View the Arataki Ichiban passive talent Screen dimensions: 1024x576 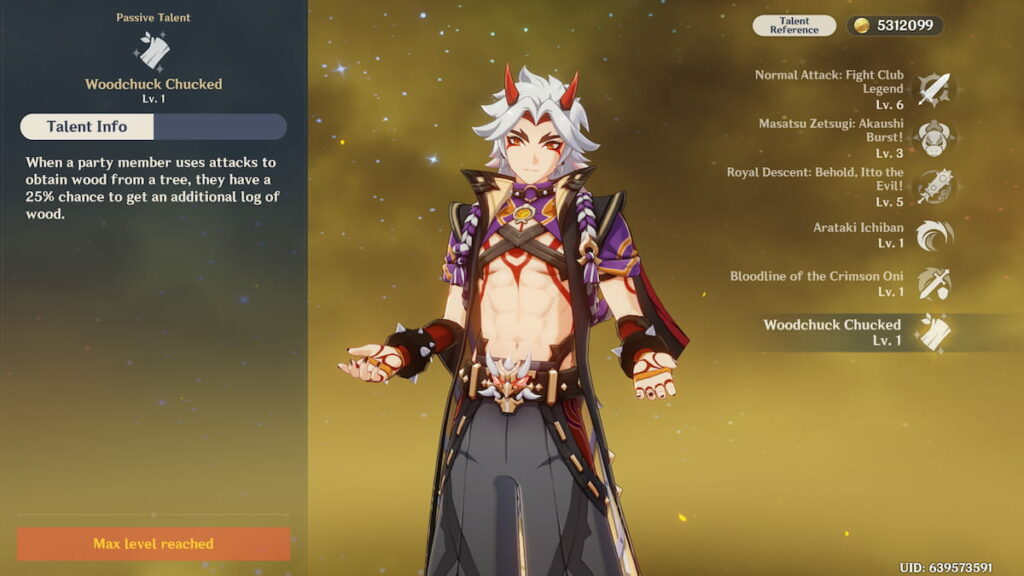tap(934, 235)
